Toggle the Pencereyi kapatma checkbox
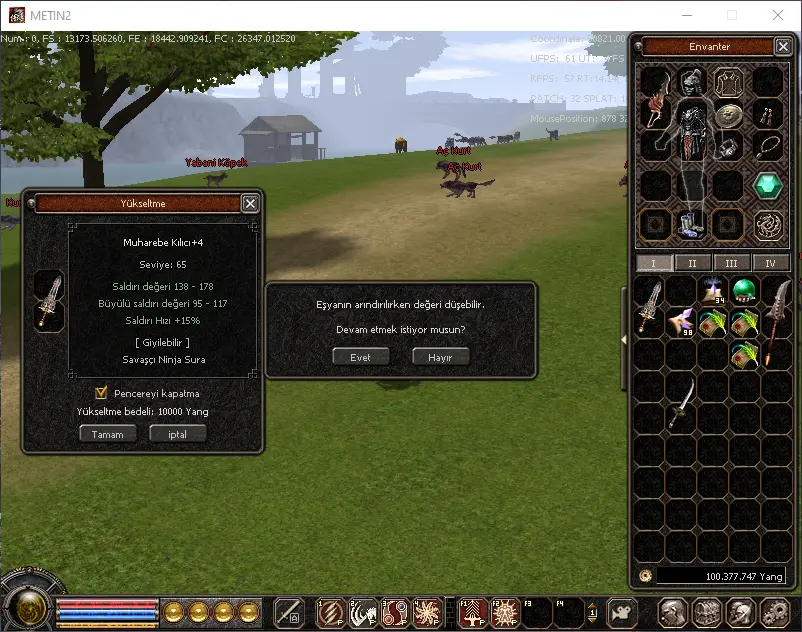Screen dimensions: 802x632 [101, 393]
